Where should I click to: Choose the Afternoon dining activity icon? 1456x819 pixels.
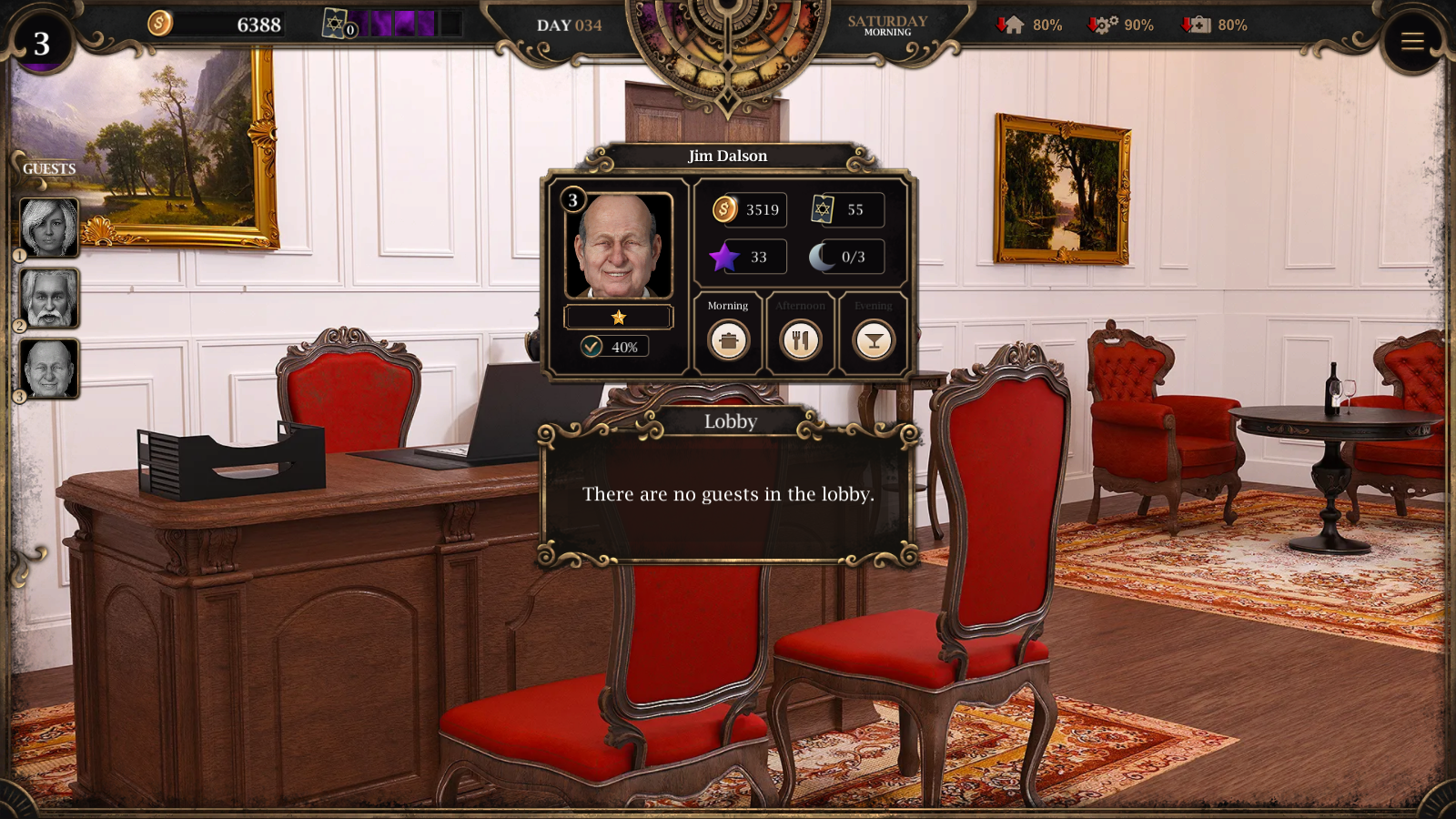click(801, 340)
